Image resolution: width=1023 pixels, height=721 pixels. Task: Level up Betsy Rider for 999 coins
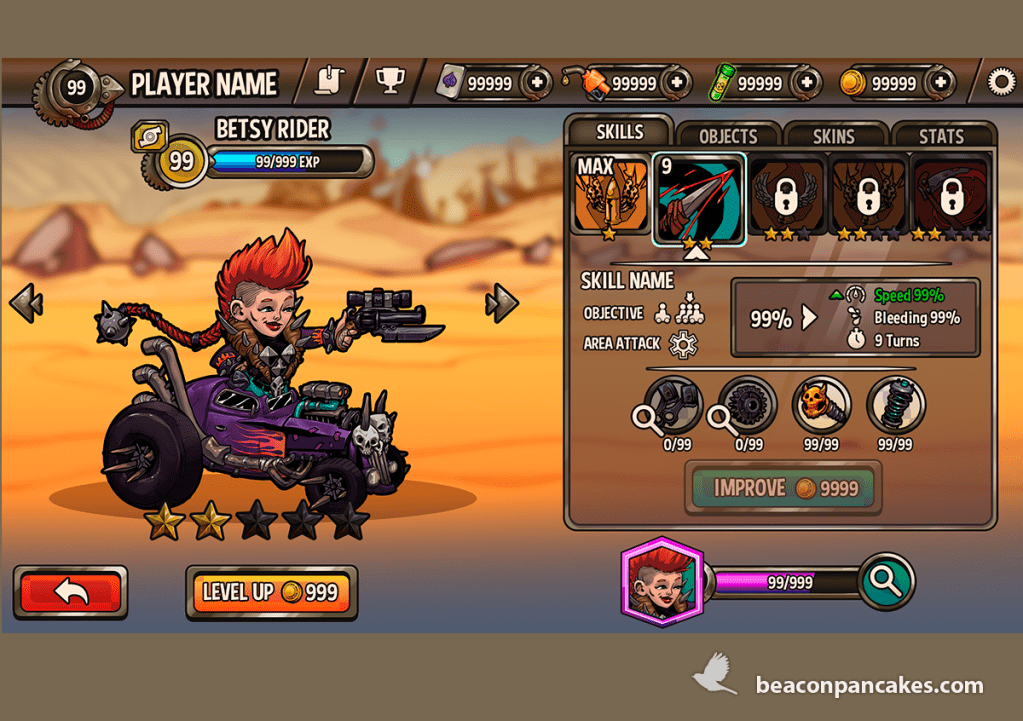(x=271, y=592)
